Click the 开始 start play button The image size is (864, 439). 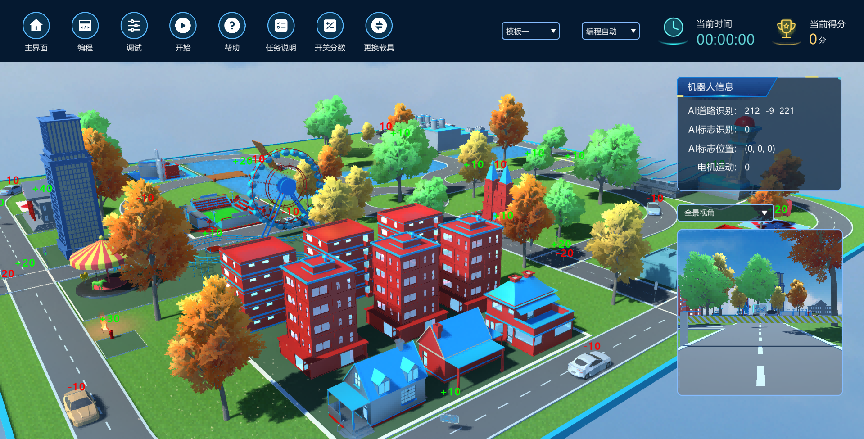(x=183, y=25)
